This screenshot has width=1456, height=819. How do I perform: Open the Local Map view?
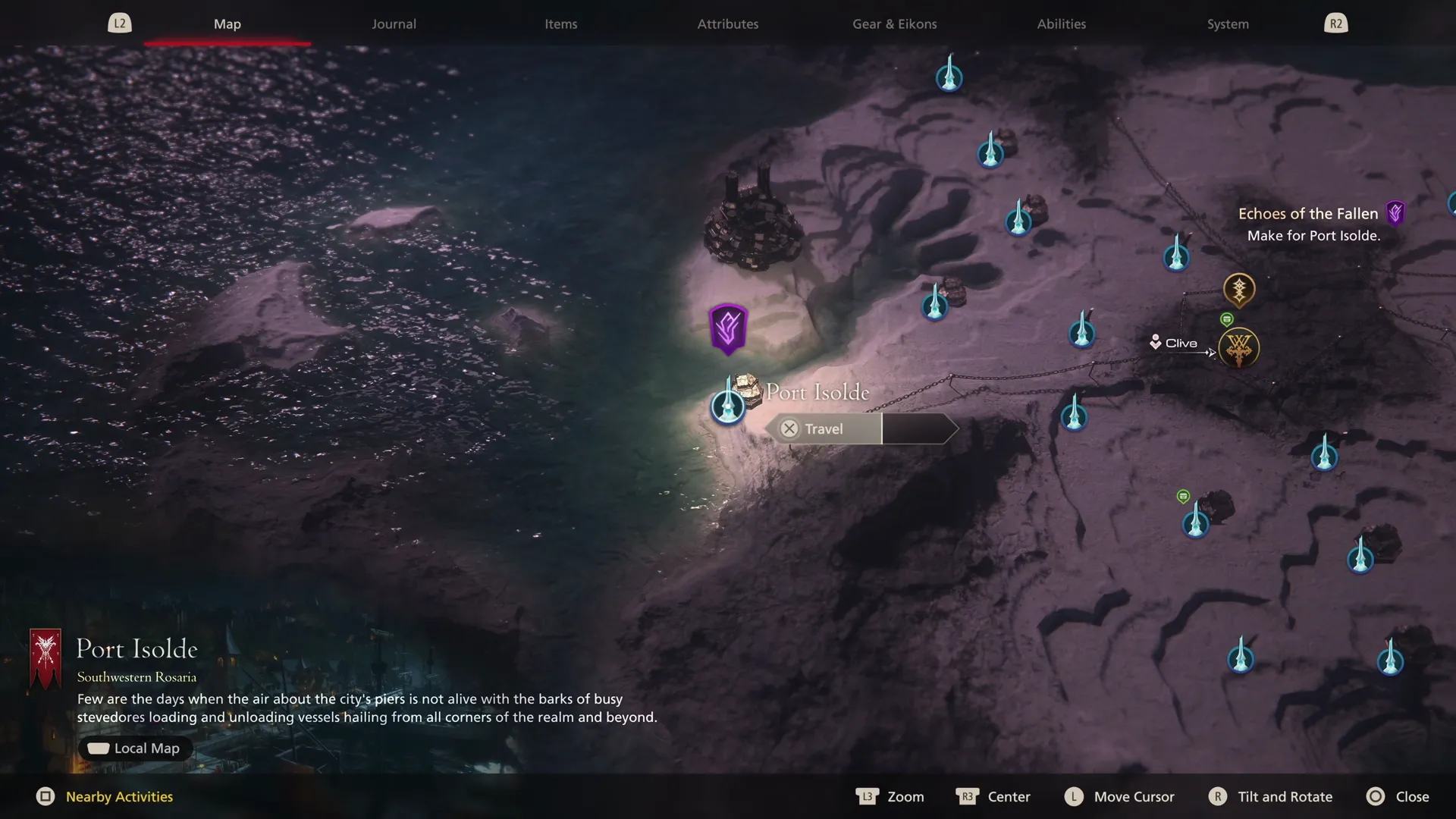pos(134,748)
